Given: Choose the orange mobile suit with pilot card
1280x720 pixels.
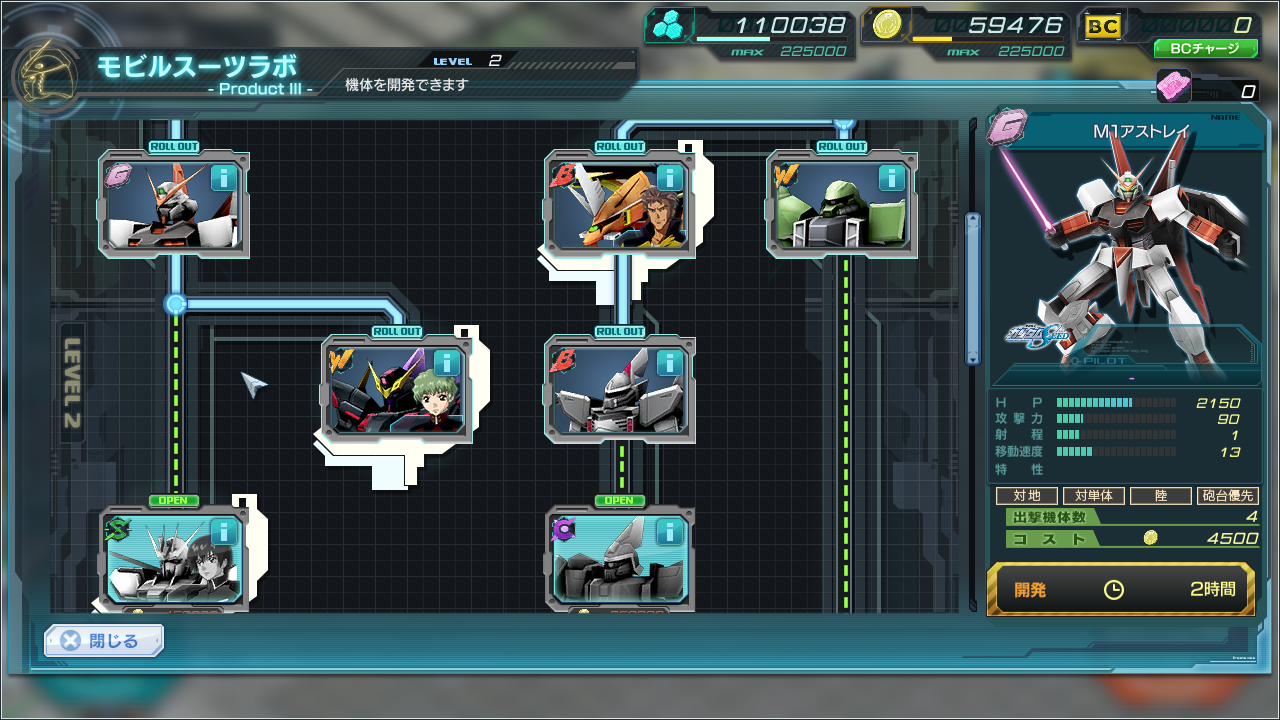Looking at the screenshot, I should (607, 207).
